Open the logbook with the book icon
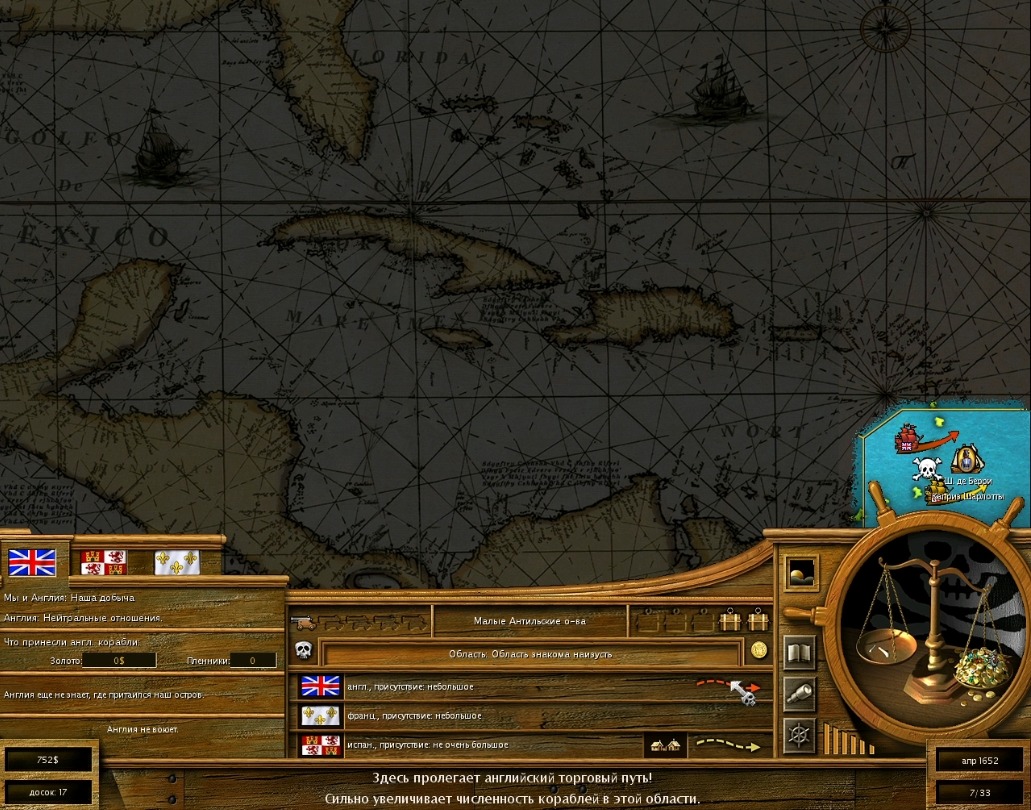The width and height of the screenshot is (1031, 810). coord(799,654)
